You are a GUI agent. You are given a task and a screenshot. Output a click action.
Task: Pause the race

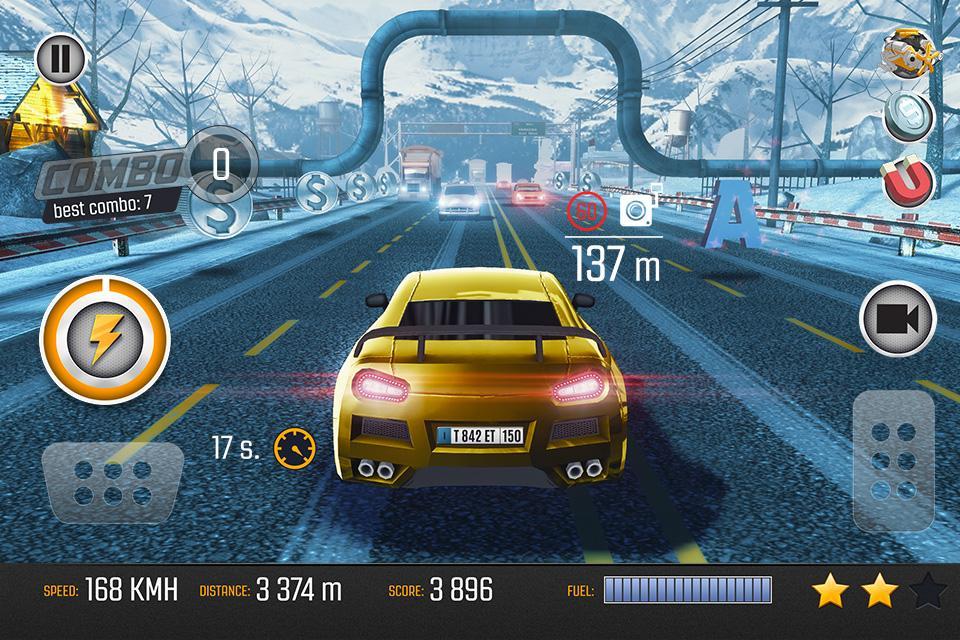pos(59,61)
